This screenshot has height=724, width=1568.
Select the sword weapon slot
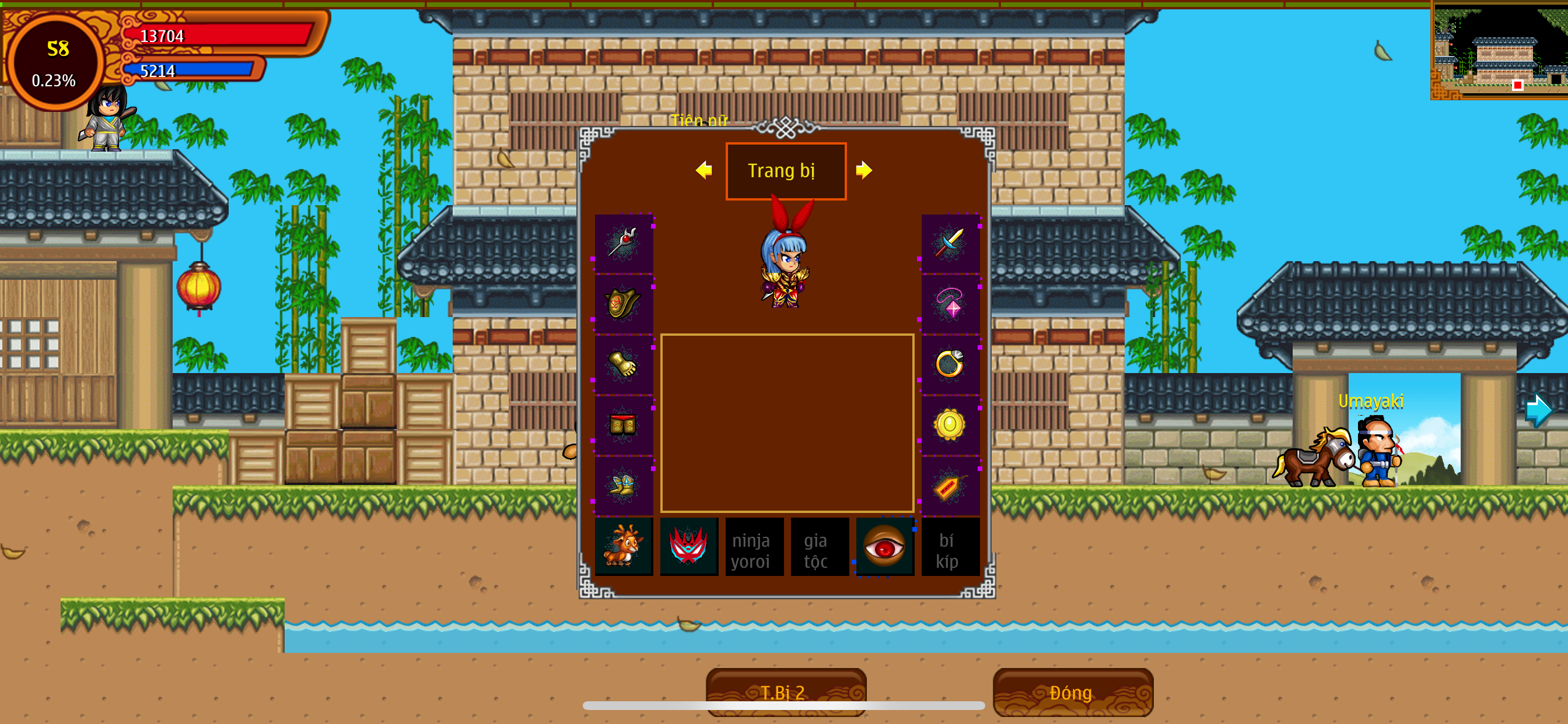point(950,242)
